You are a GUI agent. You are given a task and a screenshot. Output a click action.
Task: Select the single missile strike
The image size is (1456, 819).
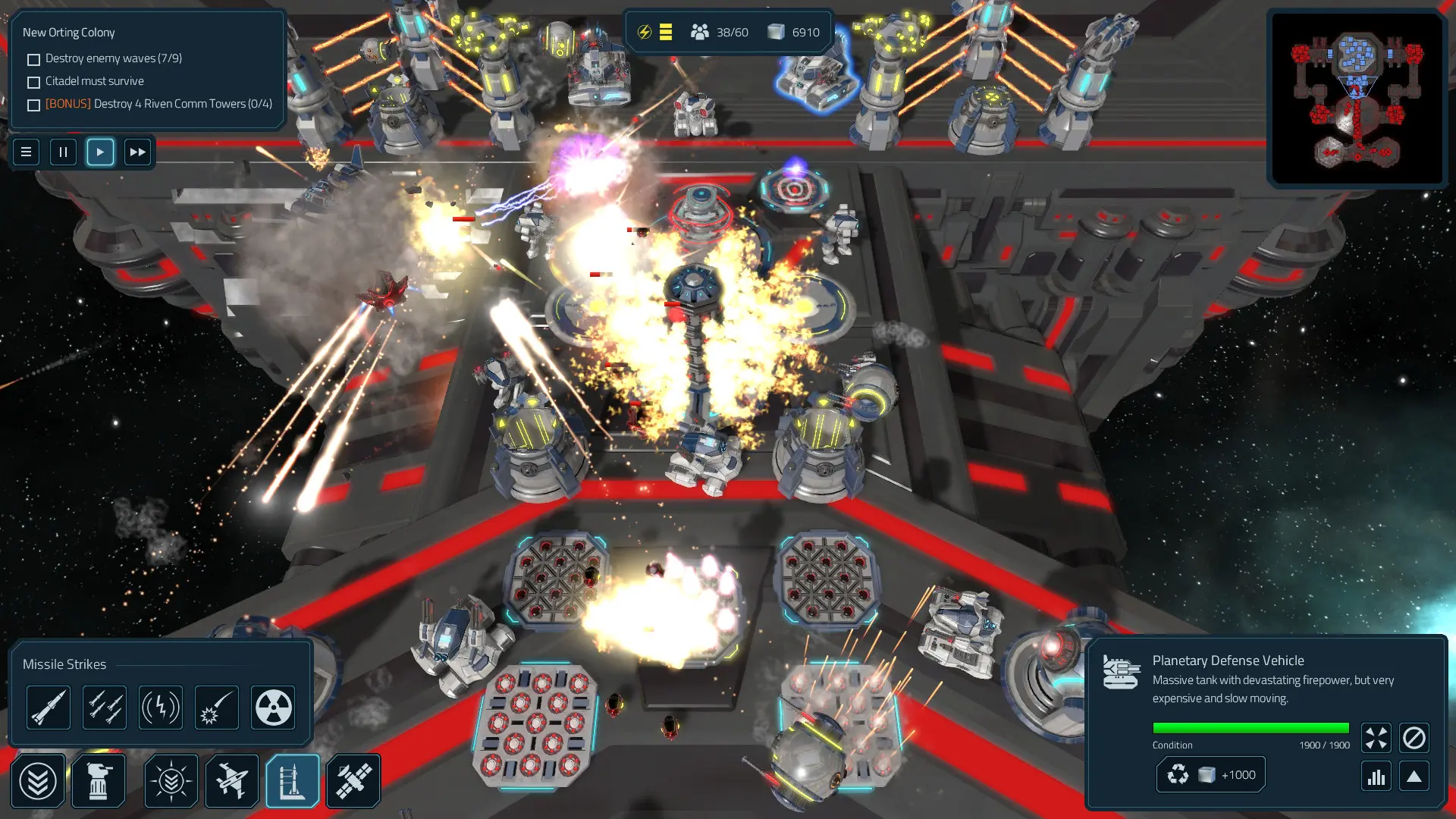pyautogui.click(x=49, y=707)
